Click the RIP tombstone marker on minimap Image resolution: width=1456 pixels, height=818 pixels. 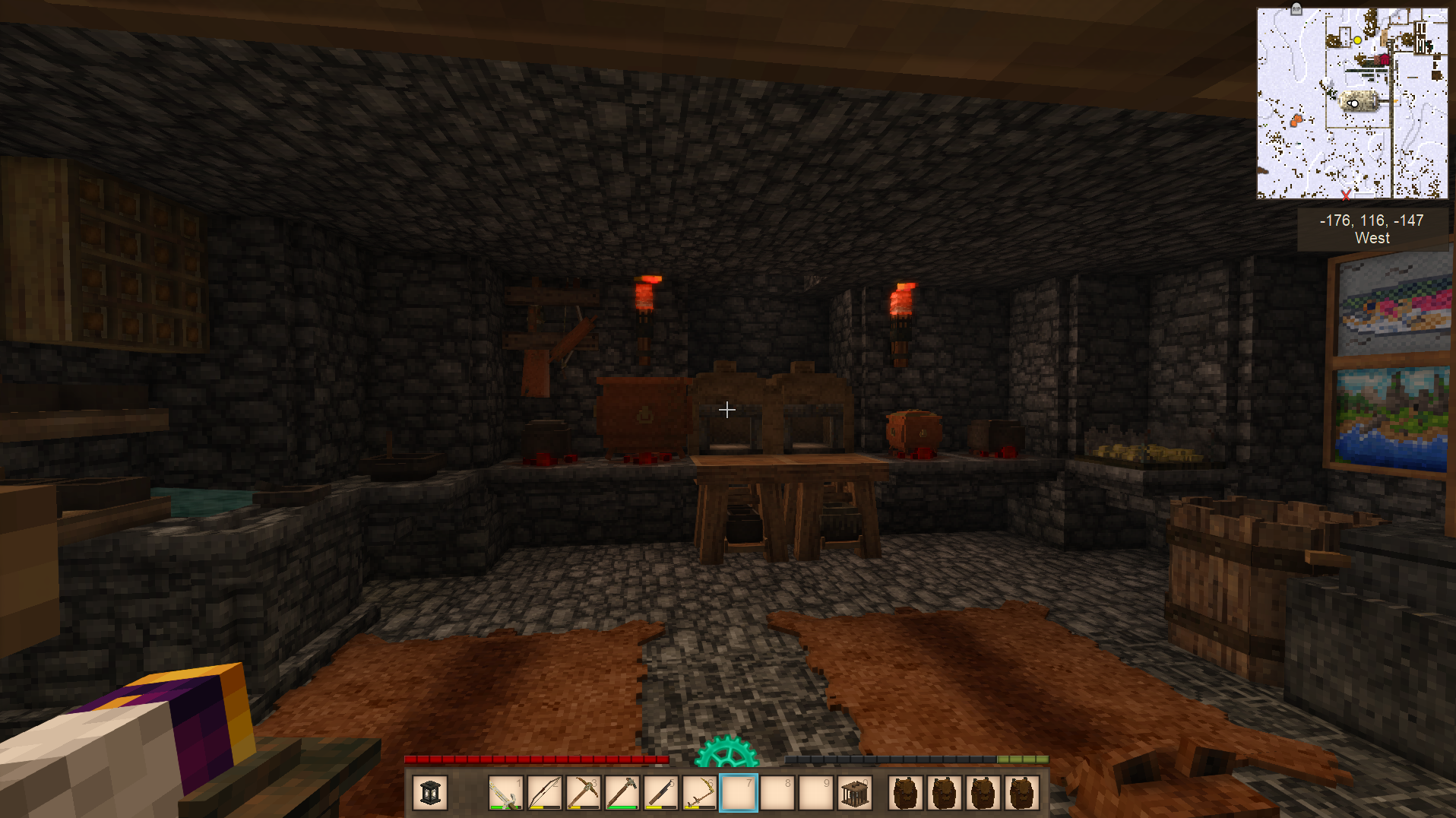1296,9
